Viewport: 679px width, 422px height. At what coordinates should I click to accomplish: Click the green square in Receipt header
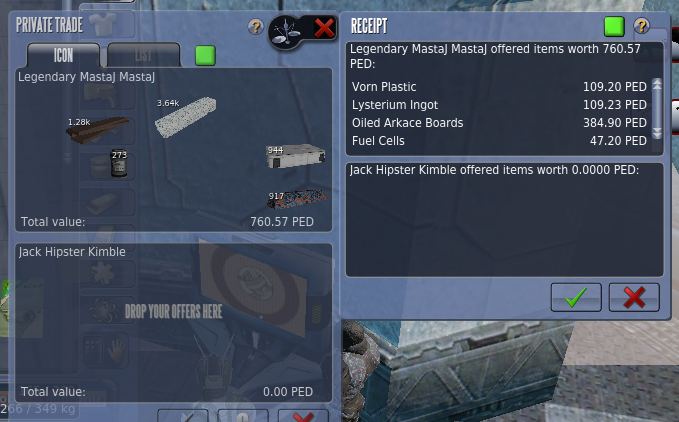(x=613, y=26)
